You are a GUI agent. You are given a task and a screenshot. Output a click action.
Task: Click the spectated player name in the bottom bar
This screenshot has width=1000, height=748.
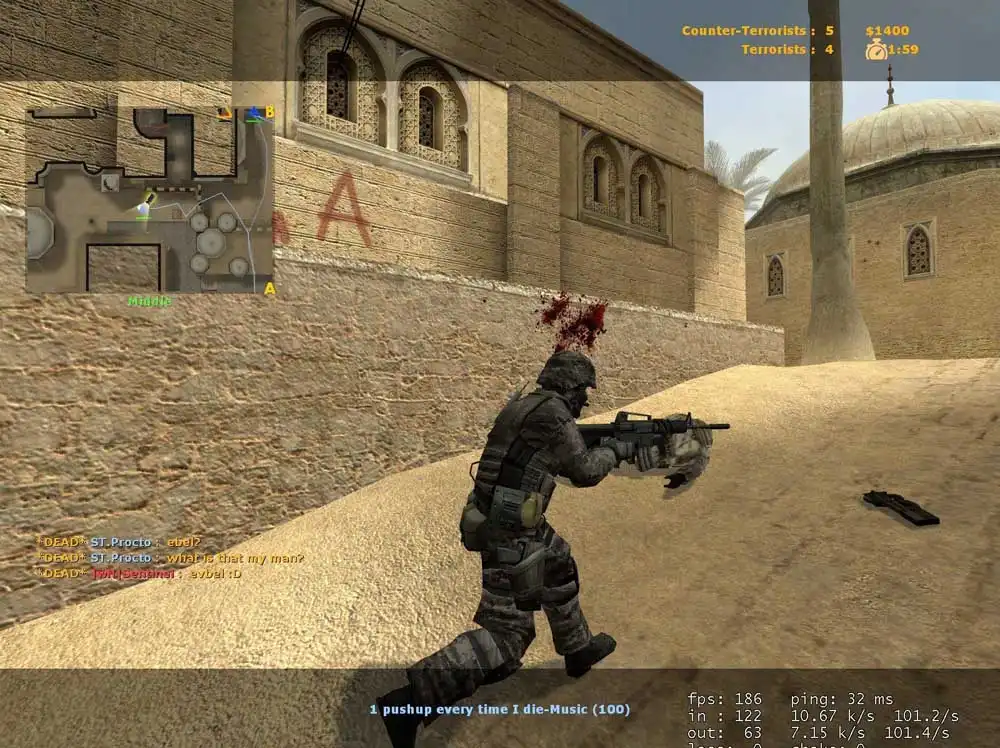[x=499, y=709]
